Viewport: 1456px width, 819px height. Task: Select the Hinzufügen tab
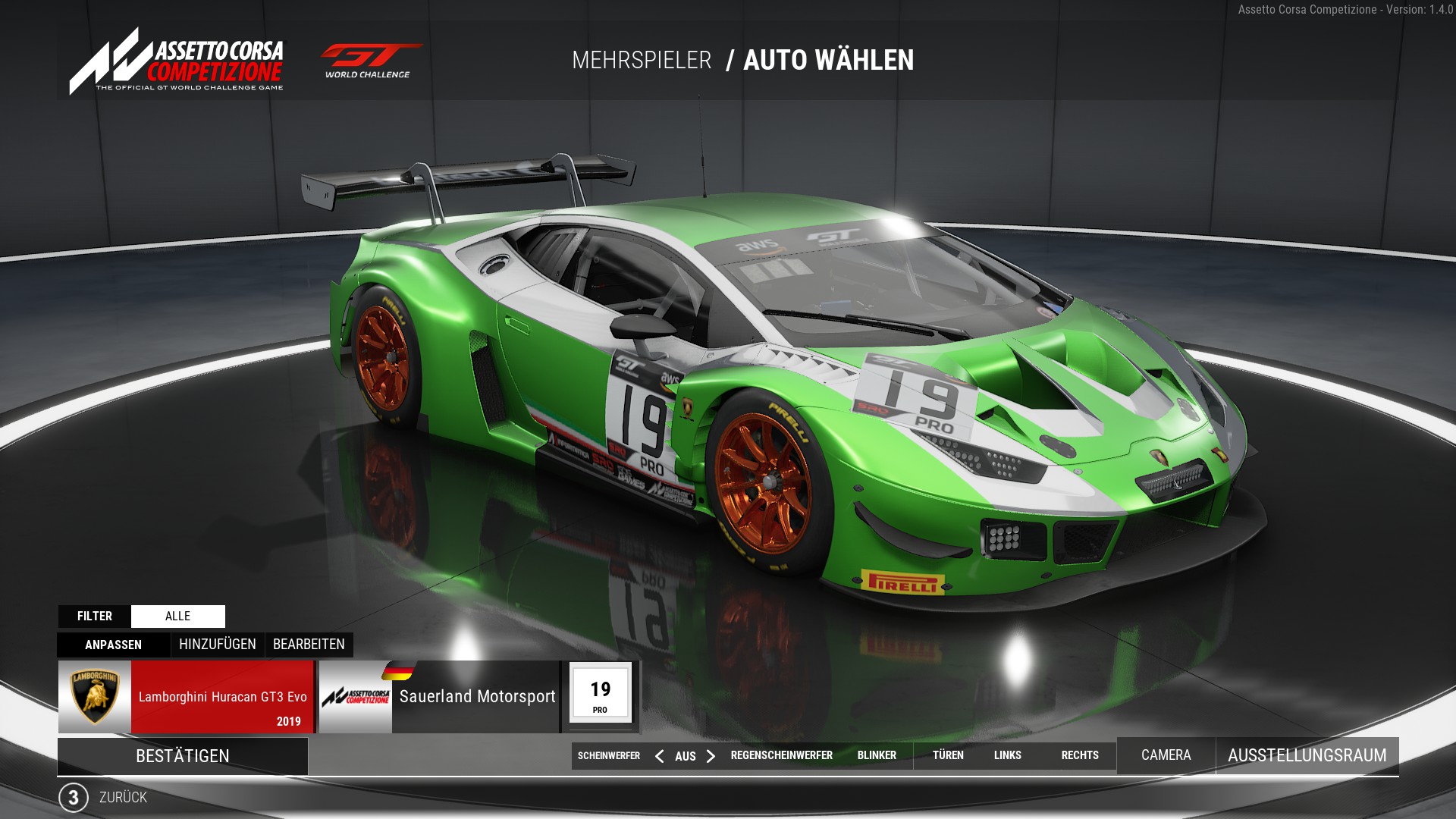[x=218, y=645]
